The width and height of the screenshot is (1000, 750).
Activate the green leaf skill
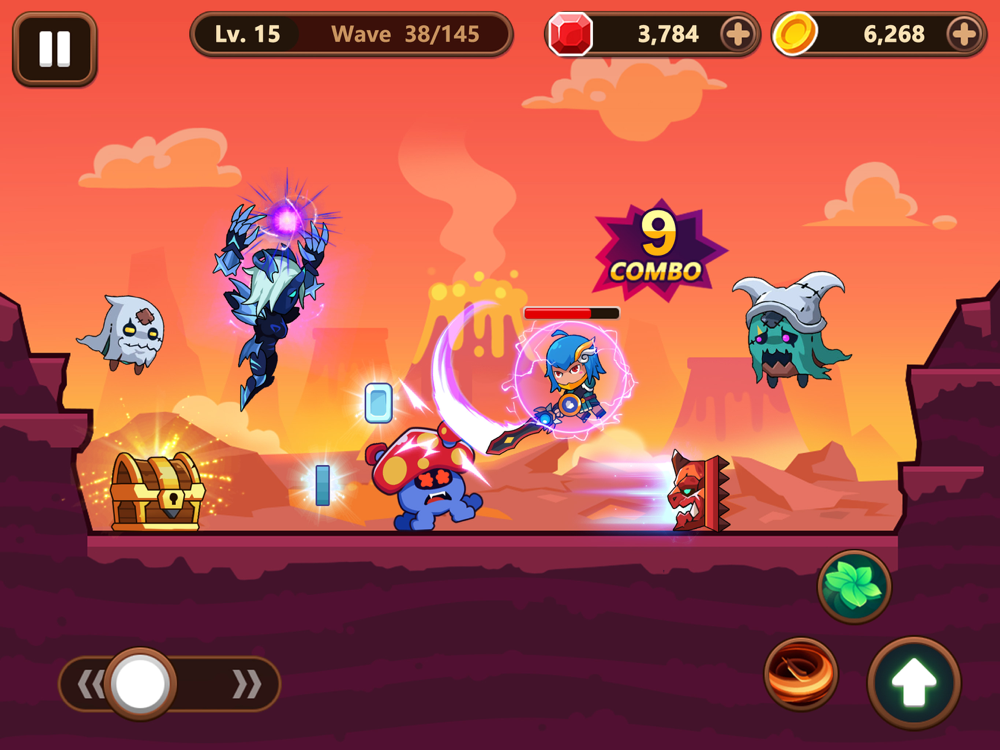(x=854, y=587)
